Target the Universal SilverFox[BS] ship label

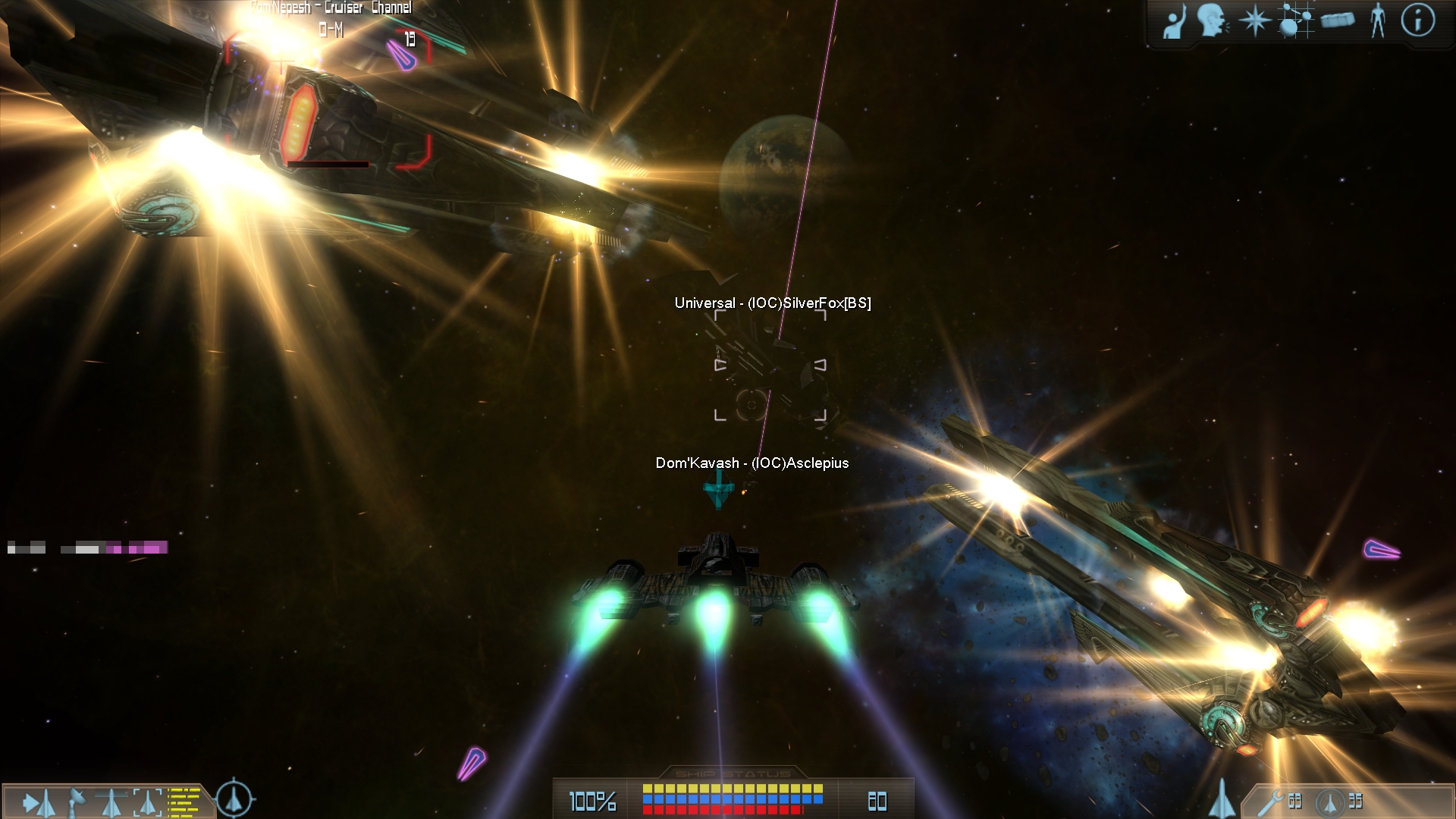click(772, 303)
